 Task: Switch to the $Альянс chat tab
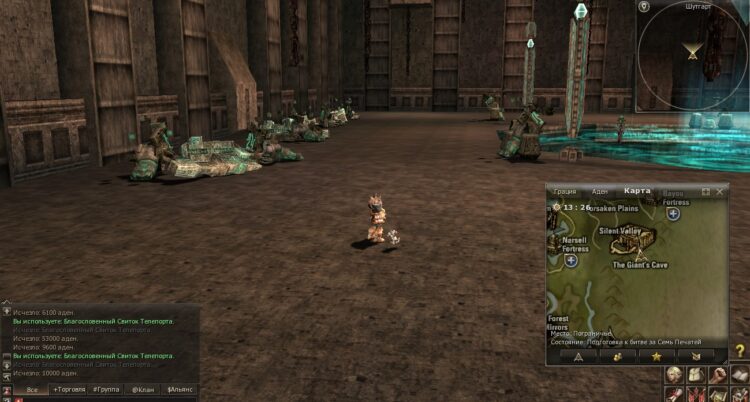click(180, 388)
